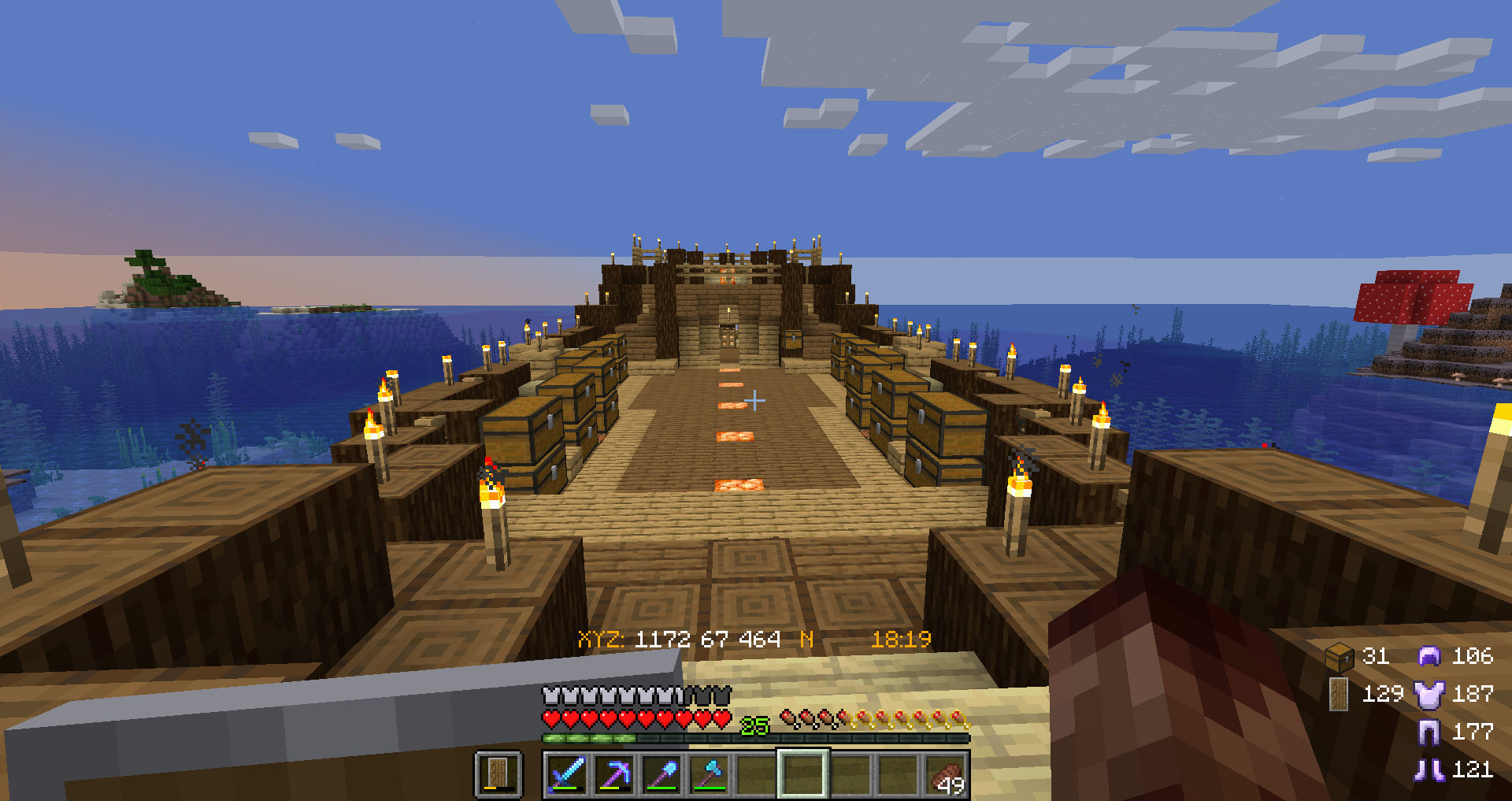
Task: Choose the enchanted shovel in the hotbar
Action: click(661, 773)
